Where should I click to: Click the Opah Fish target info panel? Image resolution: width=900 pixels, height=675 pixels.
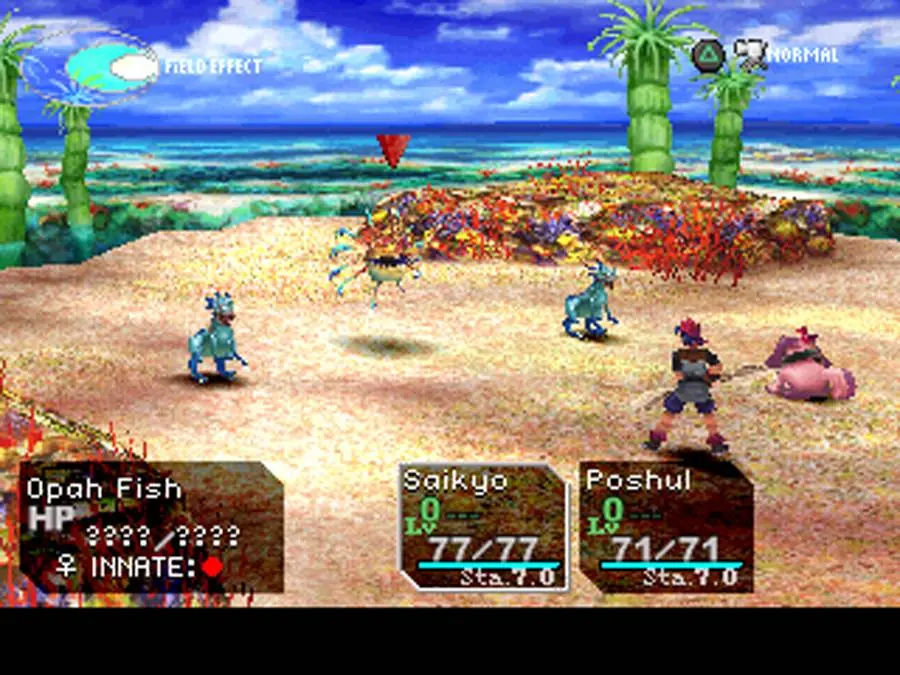[152, 527]
